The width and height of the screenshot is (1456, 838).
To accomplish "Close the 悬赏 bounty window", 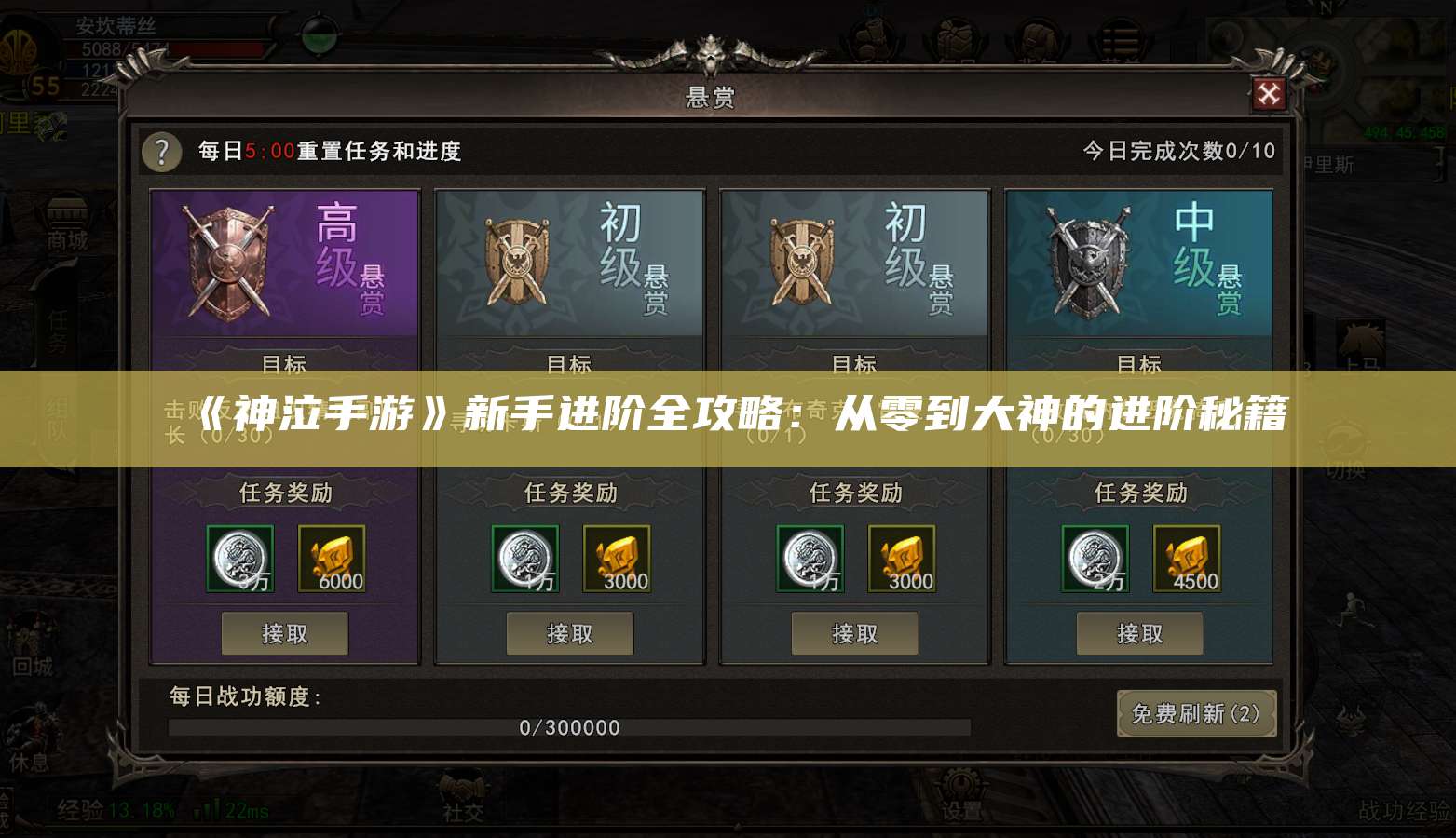I will [1271, 94].
